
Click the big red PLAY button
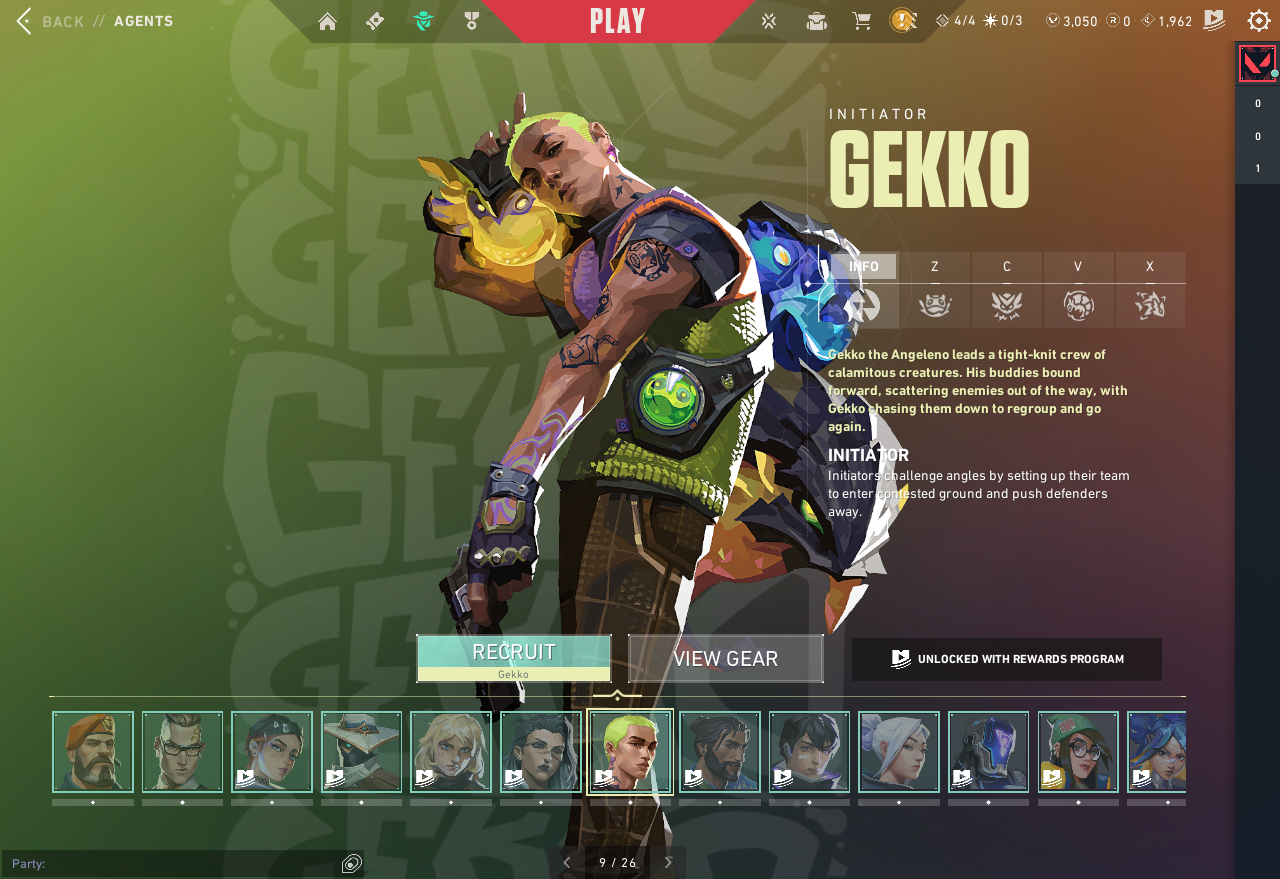click(617, 21)
